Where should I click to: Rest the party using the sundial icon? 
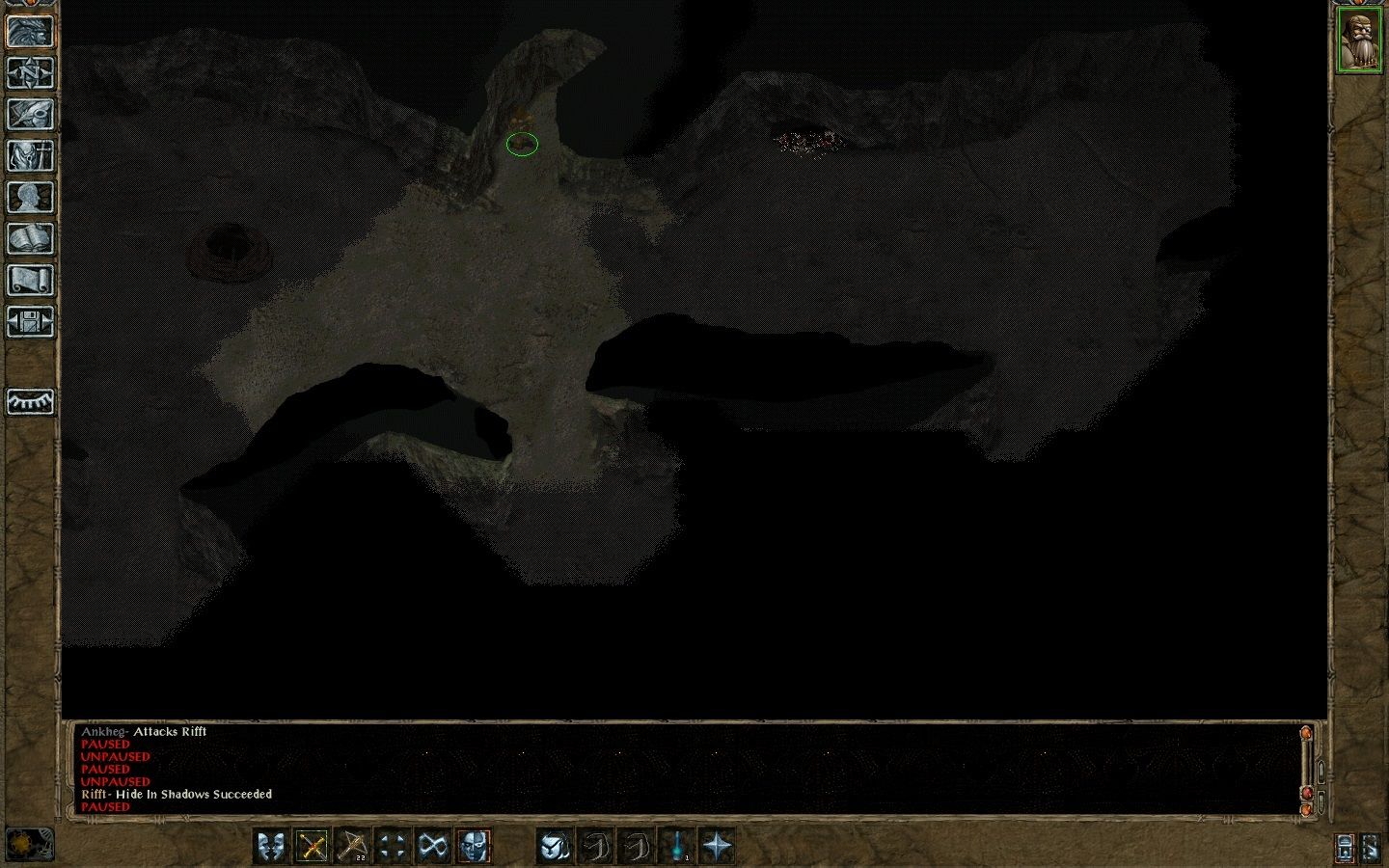29,402
